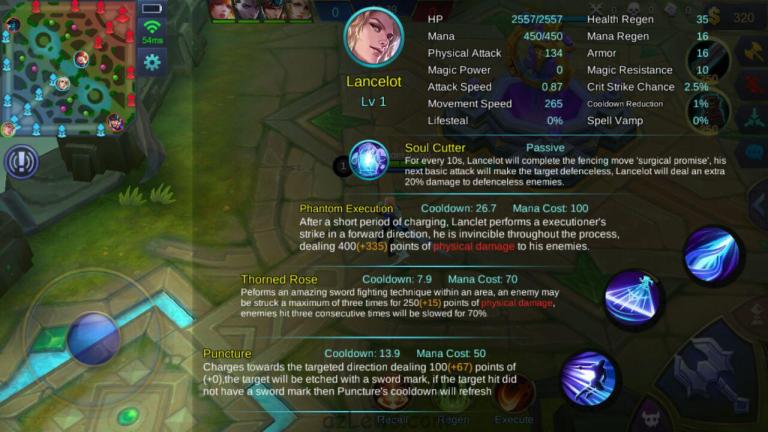768x432 pixels.
Task: Select the Lancelot hero portrait
Action: 373,38
